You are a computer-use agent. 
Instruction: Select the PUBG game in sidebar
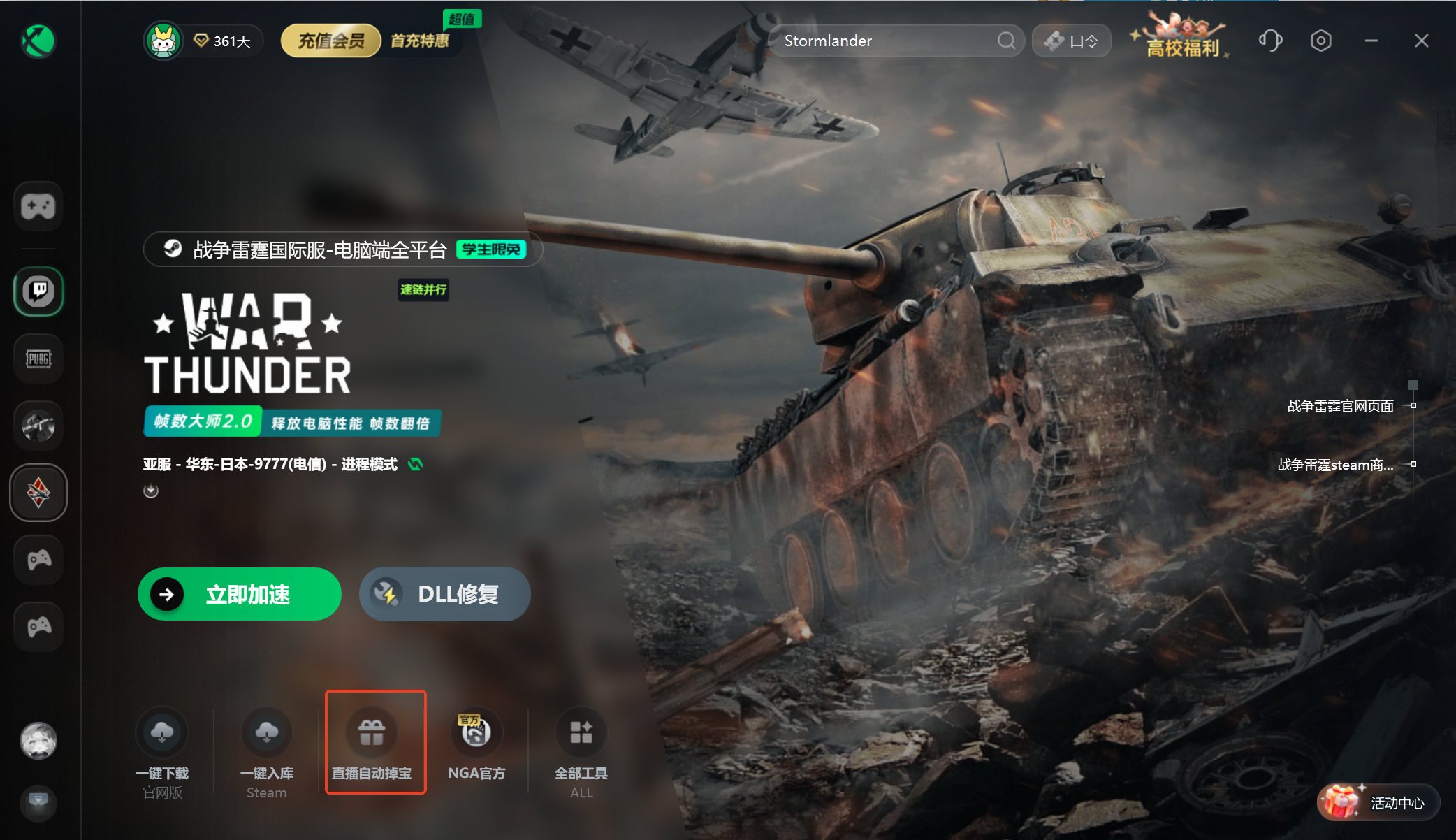(x=38, y=359)
